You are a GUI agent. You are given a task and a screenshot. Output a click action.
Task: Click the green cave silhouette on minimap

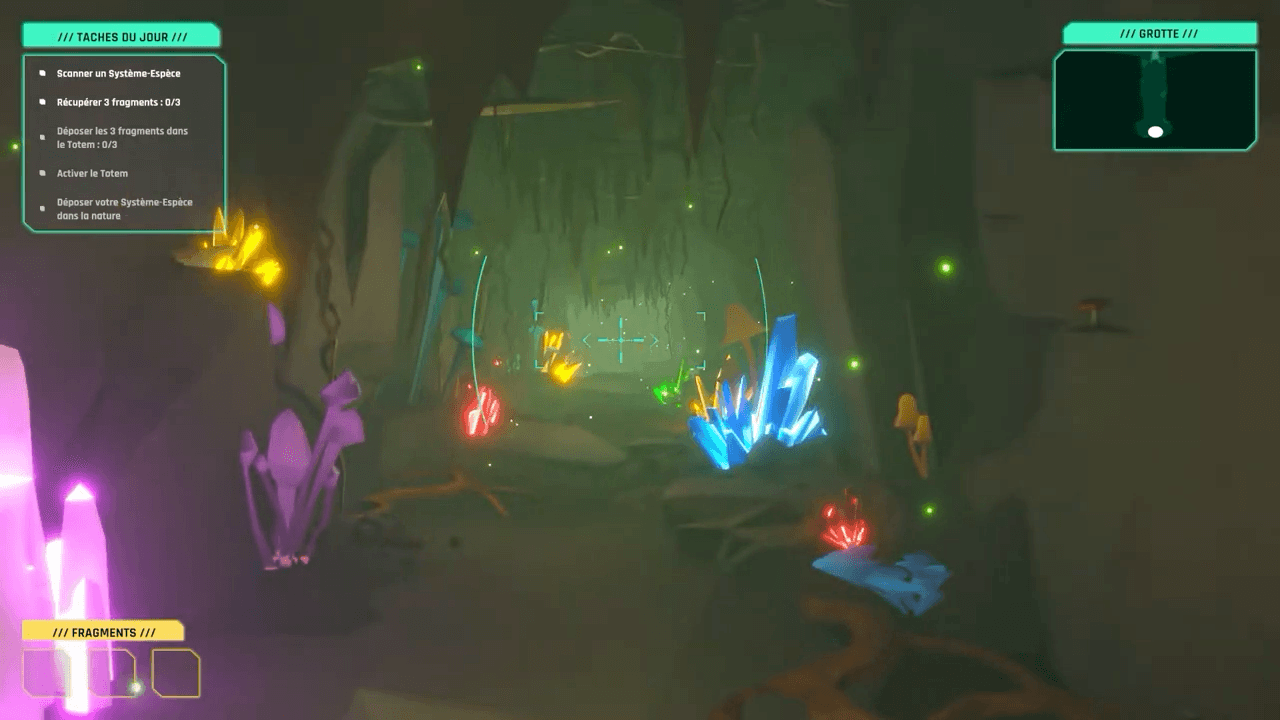pyautogui.click(x=1156, y=90)
